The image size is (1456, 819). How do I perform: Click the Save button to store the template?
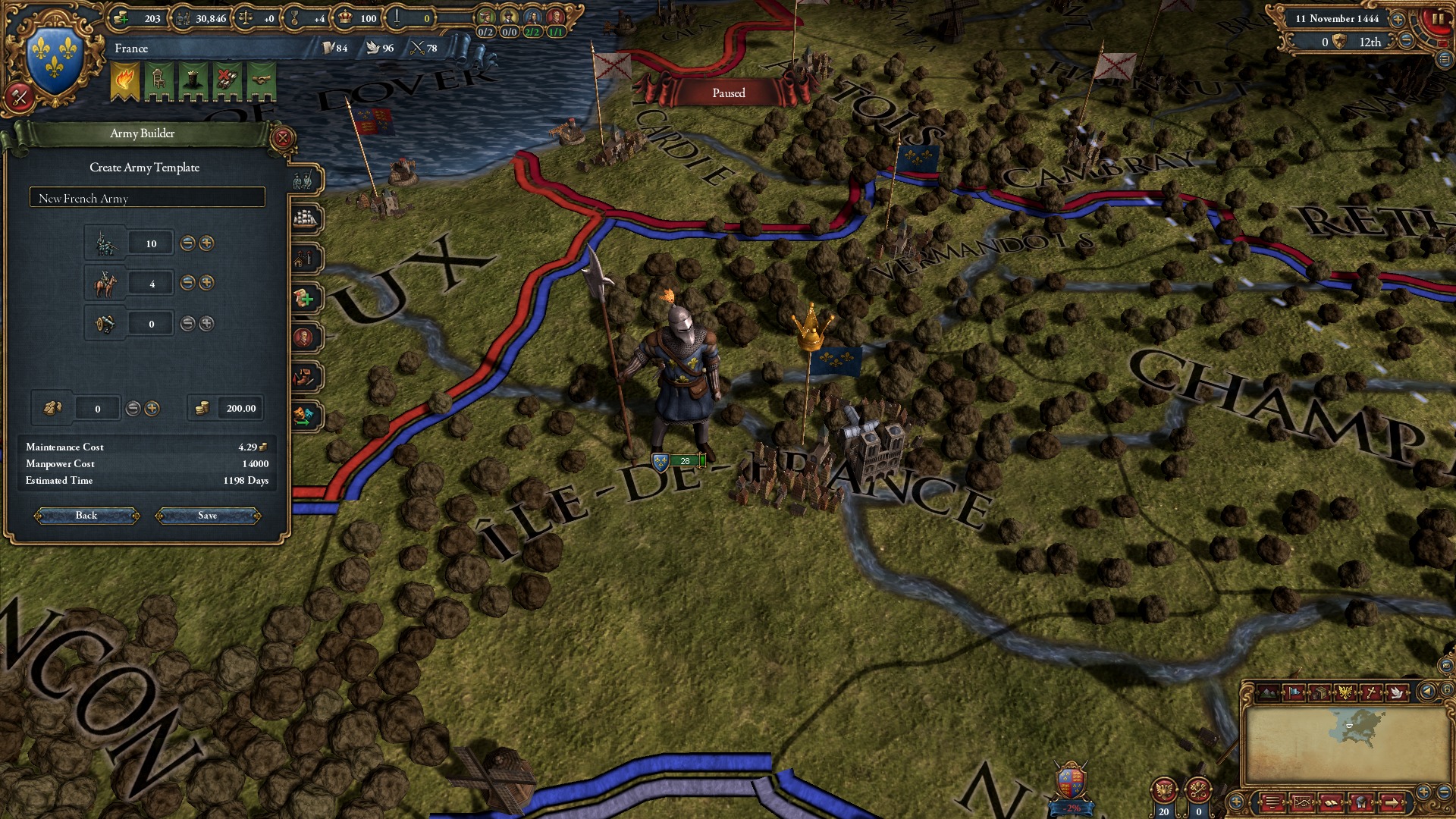(207, 515)
